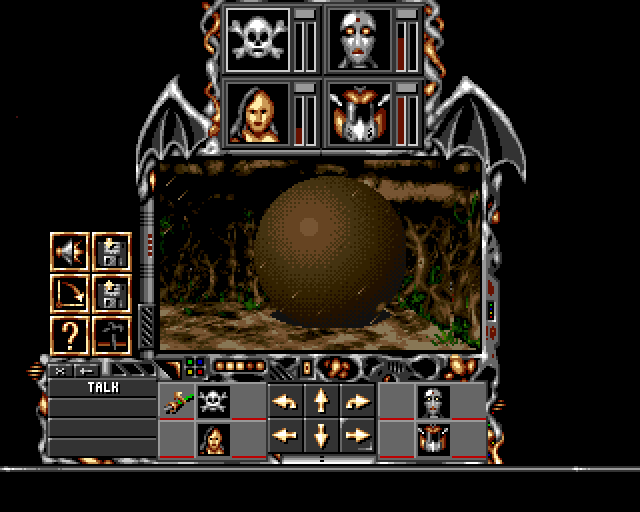The height and width of the screenshot is (512, 640).
Task: Move backward with the down arrow
Action: pos(321,435)
